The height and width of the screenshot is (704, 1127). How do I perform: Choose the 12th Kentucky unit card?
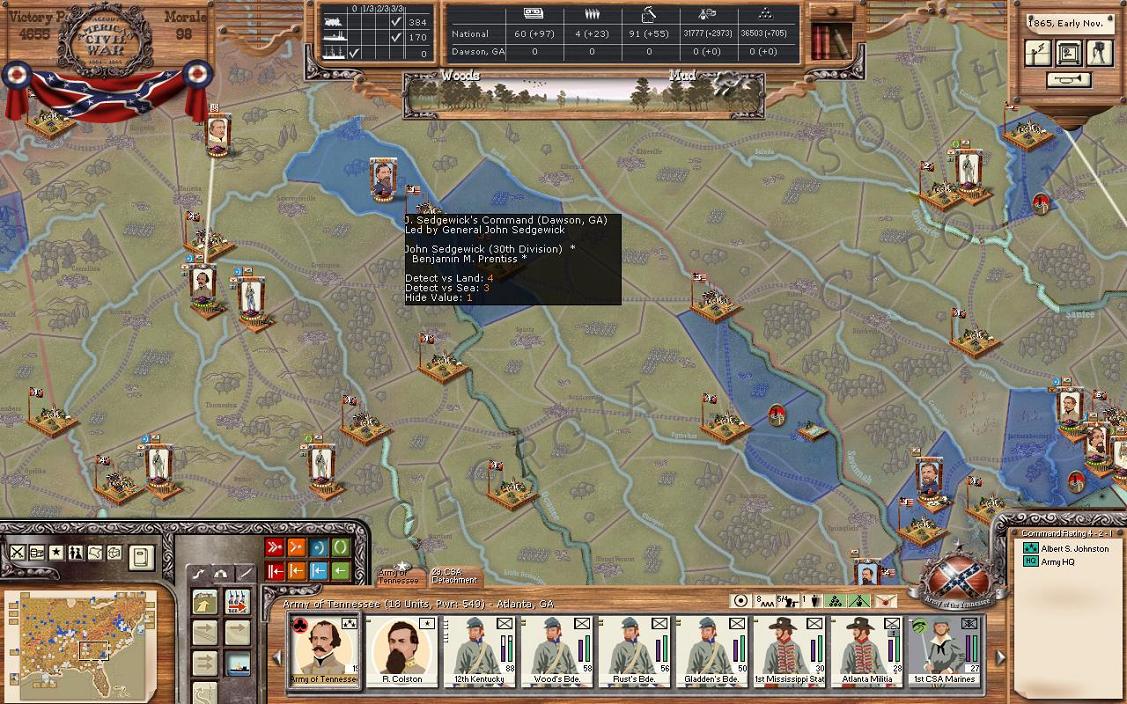[479, 648]
